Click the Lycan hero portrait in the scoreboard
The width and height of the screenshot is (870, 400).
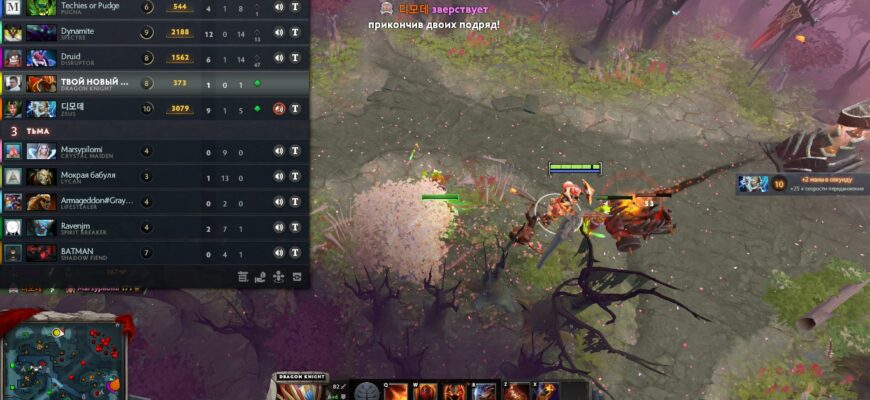(x=41, y=177)
